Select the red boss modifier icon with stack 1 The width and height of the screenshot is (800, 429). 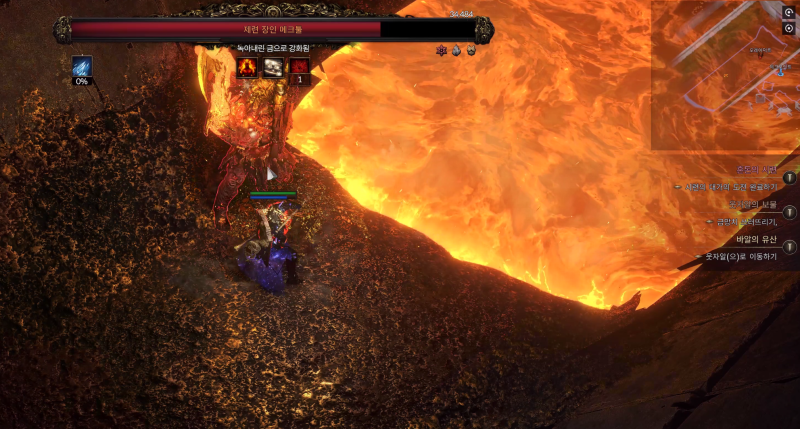point(298,67)
